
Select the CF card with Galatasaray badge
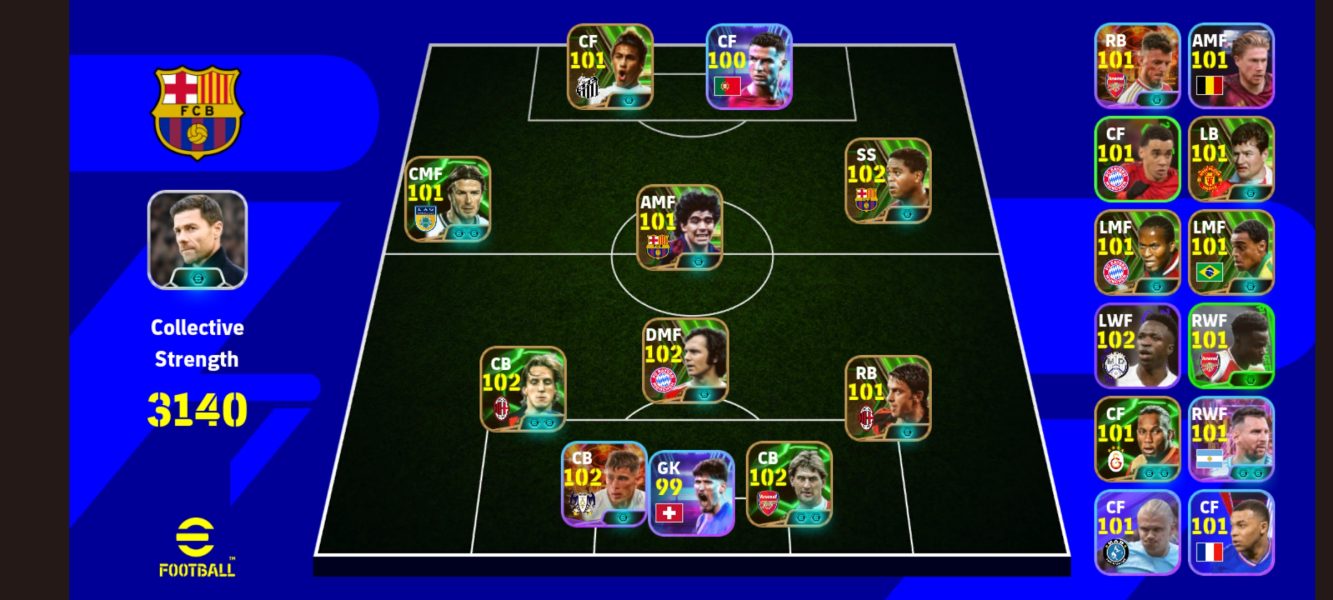(1137, 440)
